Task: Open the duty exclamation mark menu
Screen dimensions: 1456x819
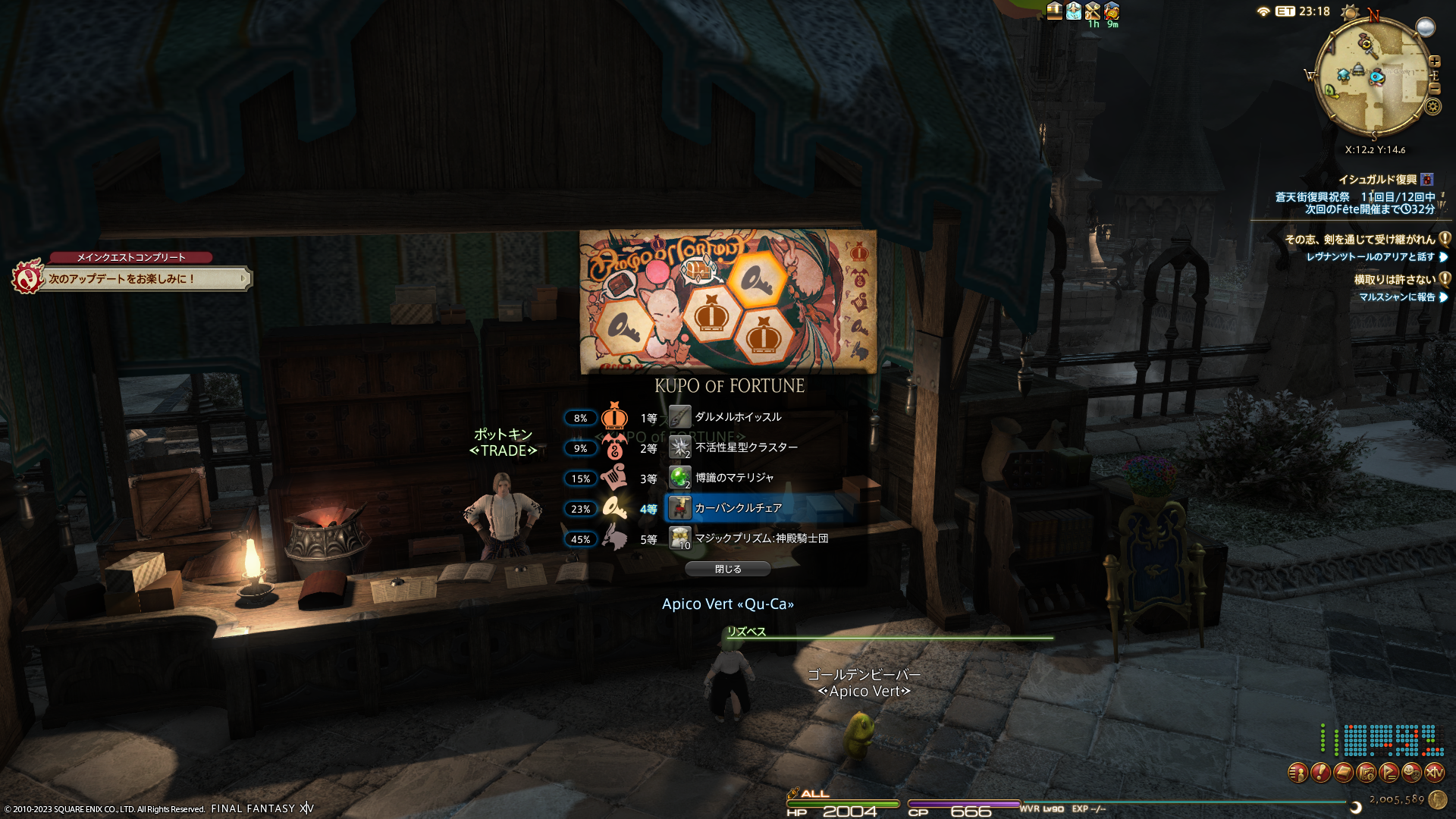Action: click(1320, 773)
